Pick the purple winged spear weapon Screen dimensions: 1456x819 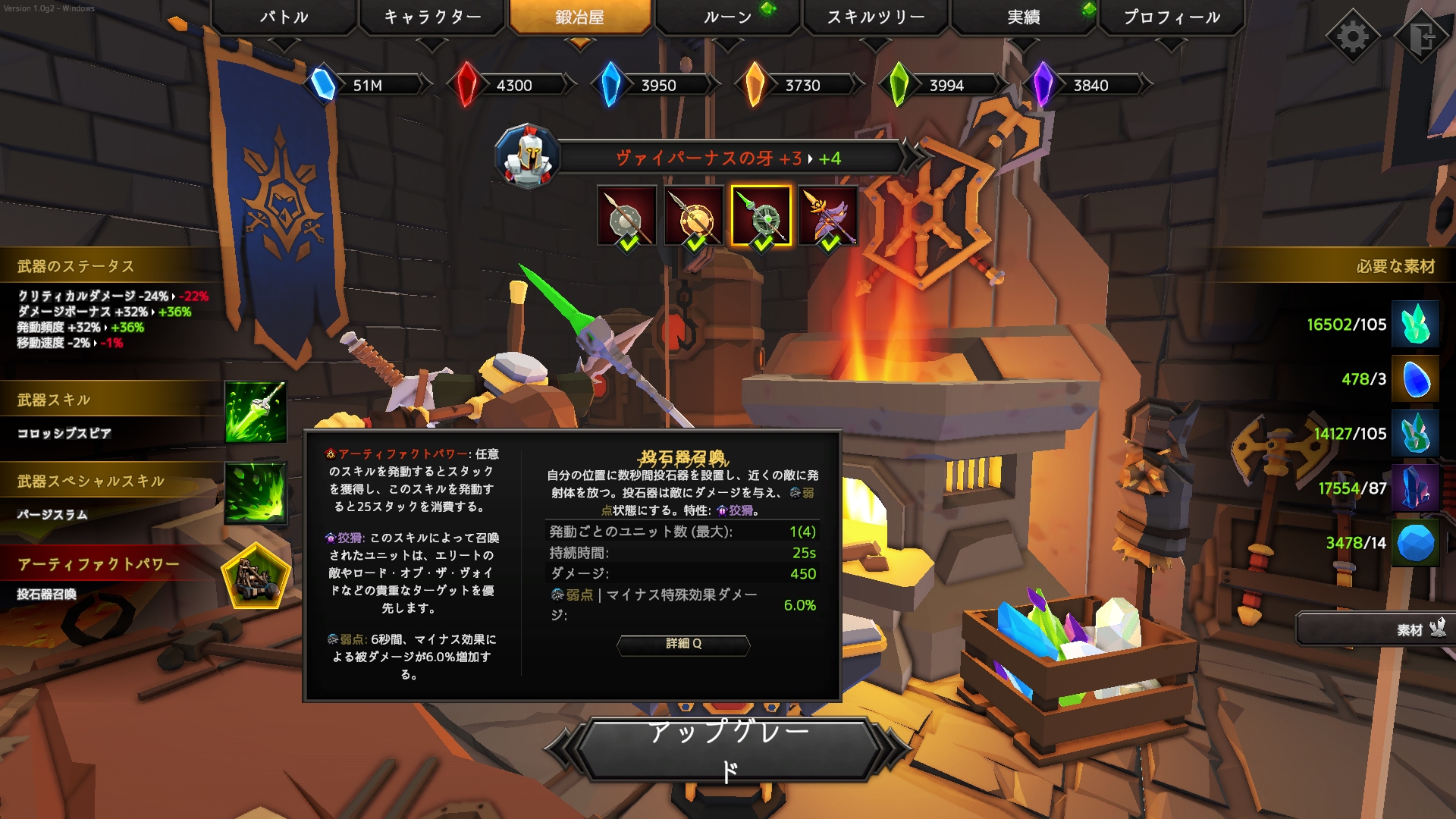click(828, 216)
